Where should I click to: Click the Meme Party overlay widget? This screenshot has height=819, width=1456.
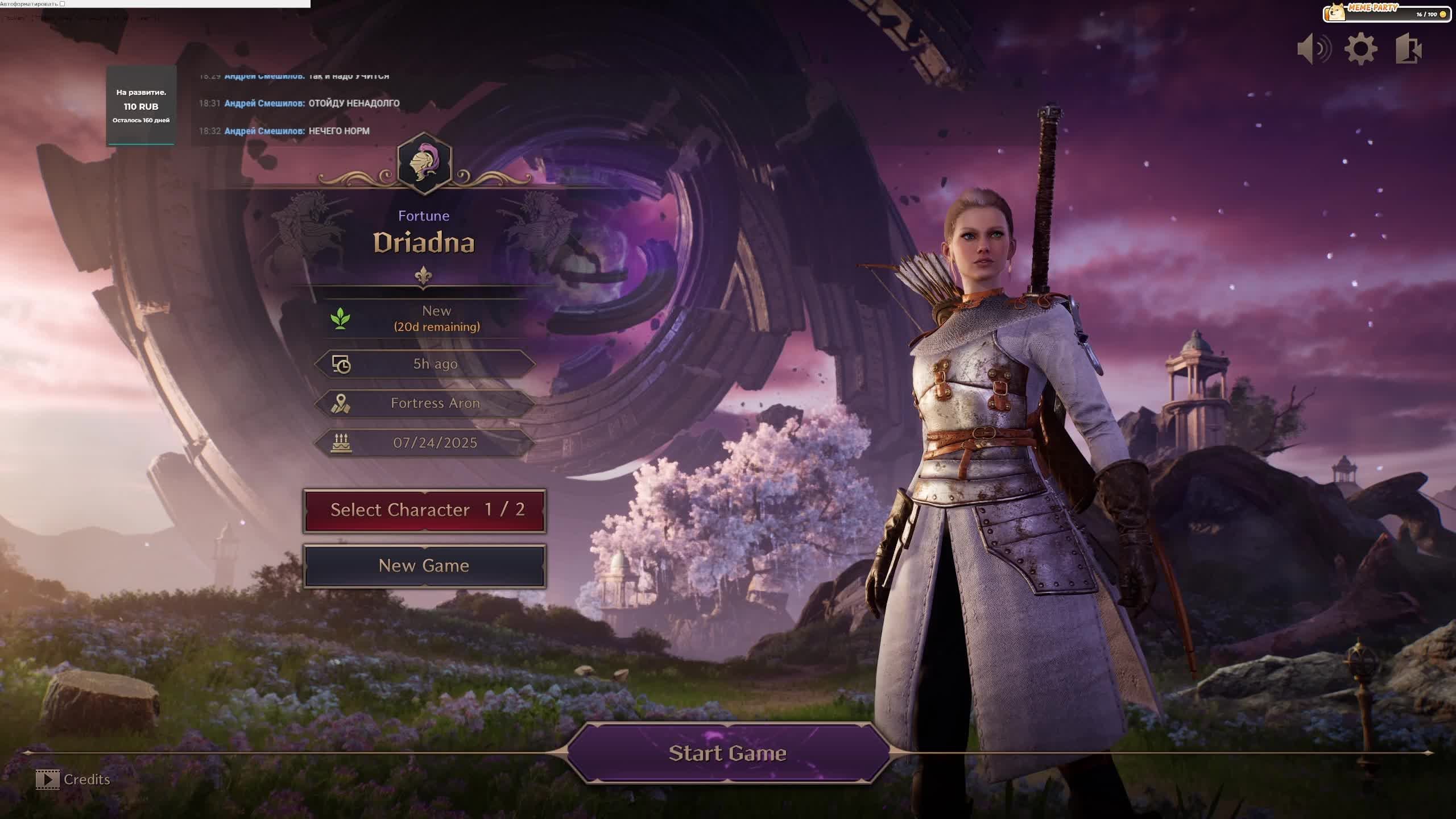click(1387, 13)
